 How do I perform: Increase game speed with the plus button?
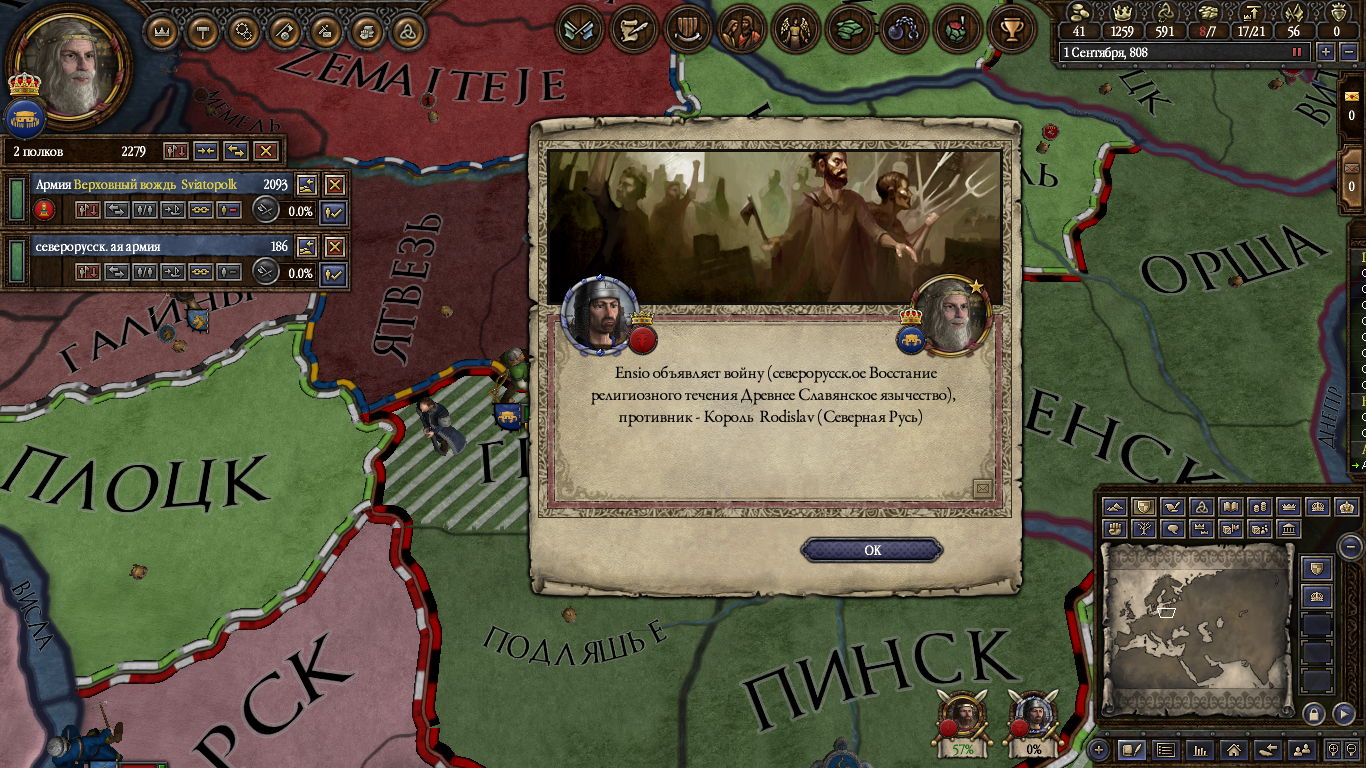click(1326, 52)
